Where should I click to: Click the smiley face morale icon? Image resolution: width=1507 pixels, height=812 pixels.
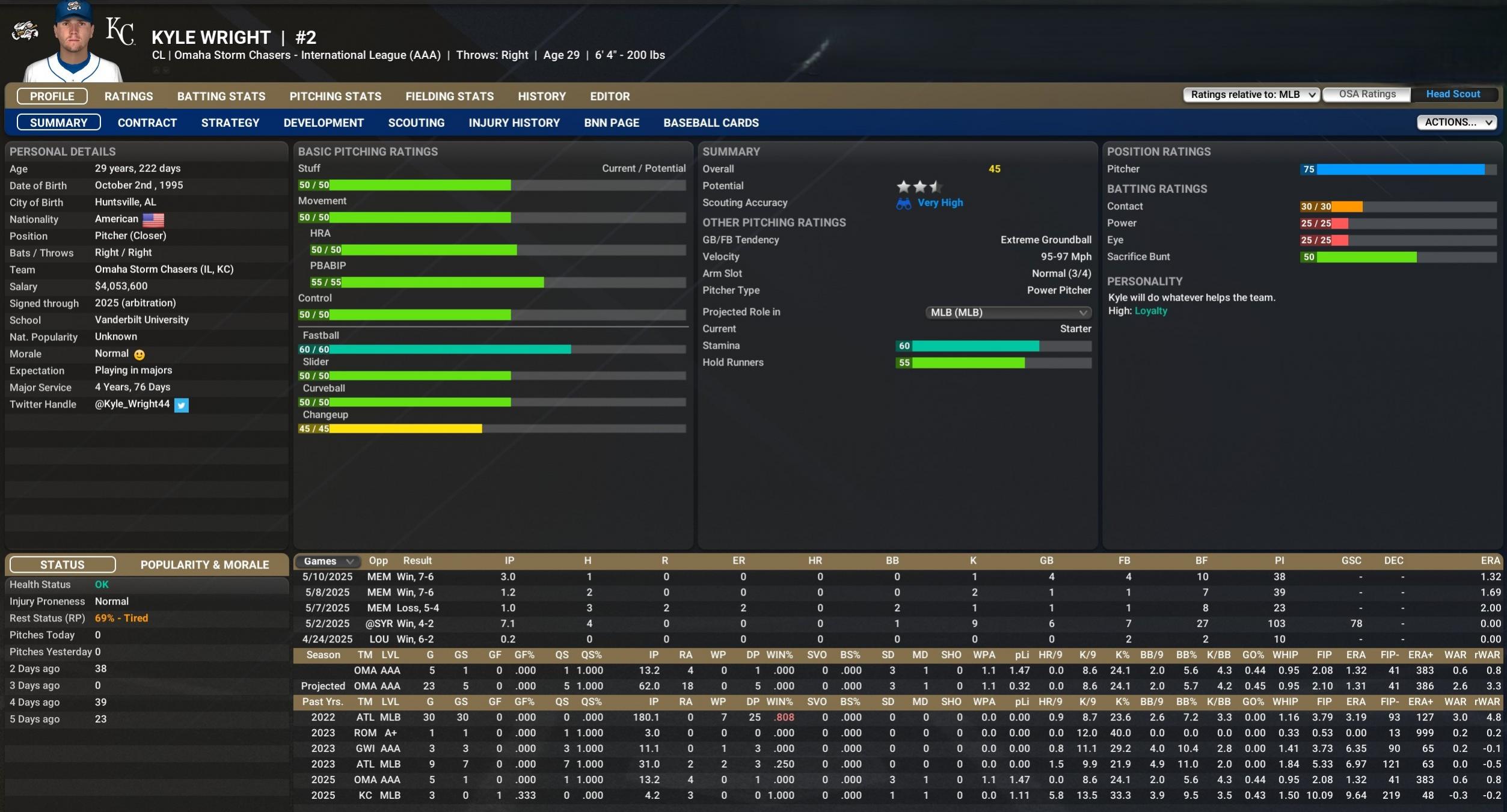click(138, 355)
